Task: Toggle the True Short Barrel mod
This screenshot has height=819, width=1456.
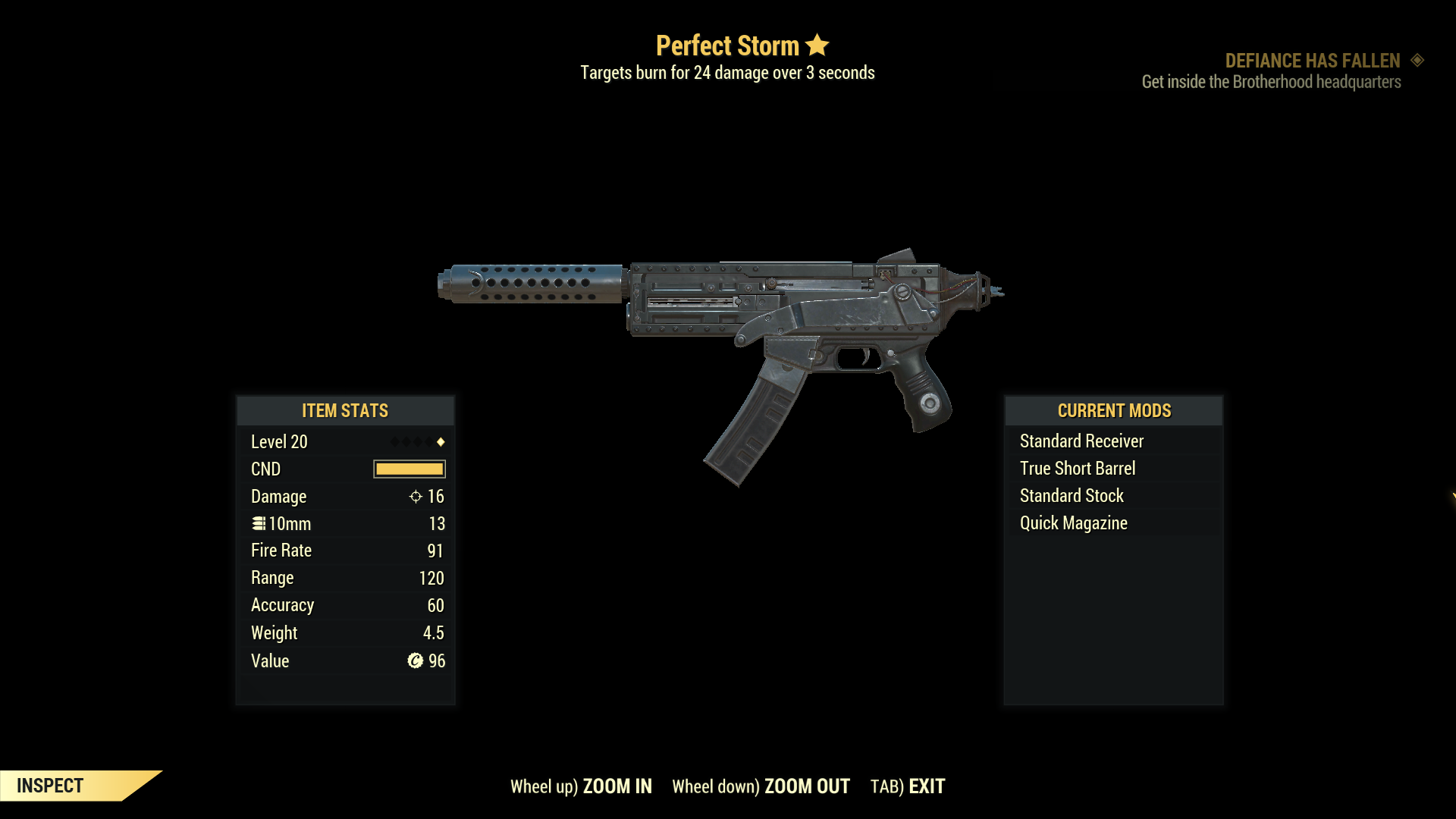Action: (x=1078, y=468)
